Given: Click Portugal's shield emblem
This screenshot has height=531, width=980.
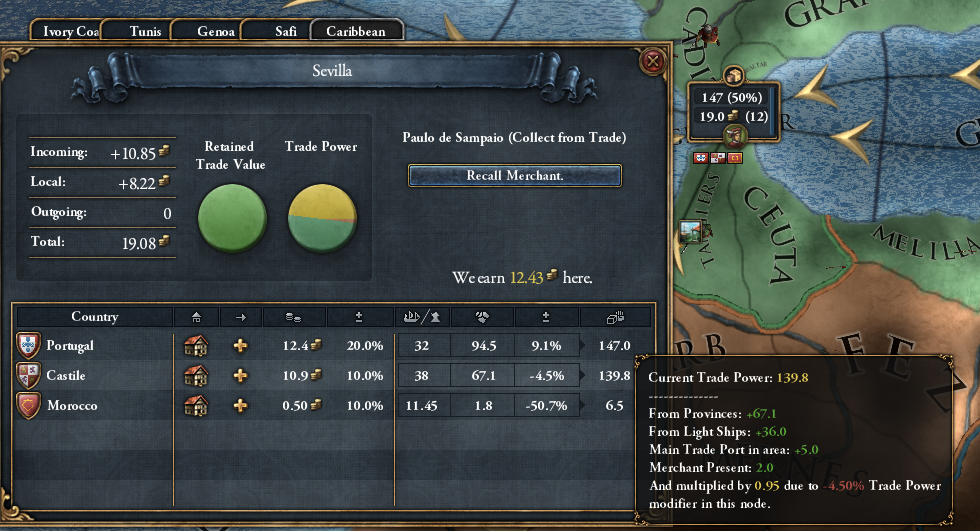Looking at the screenshot, I should click(x=28, y=346).
